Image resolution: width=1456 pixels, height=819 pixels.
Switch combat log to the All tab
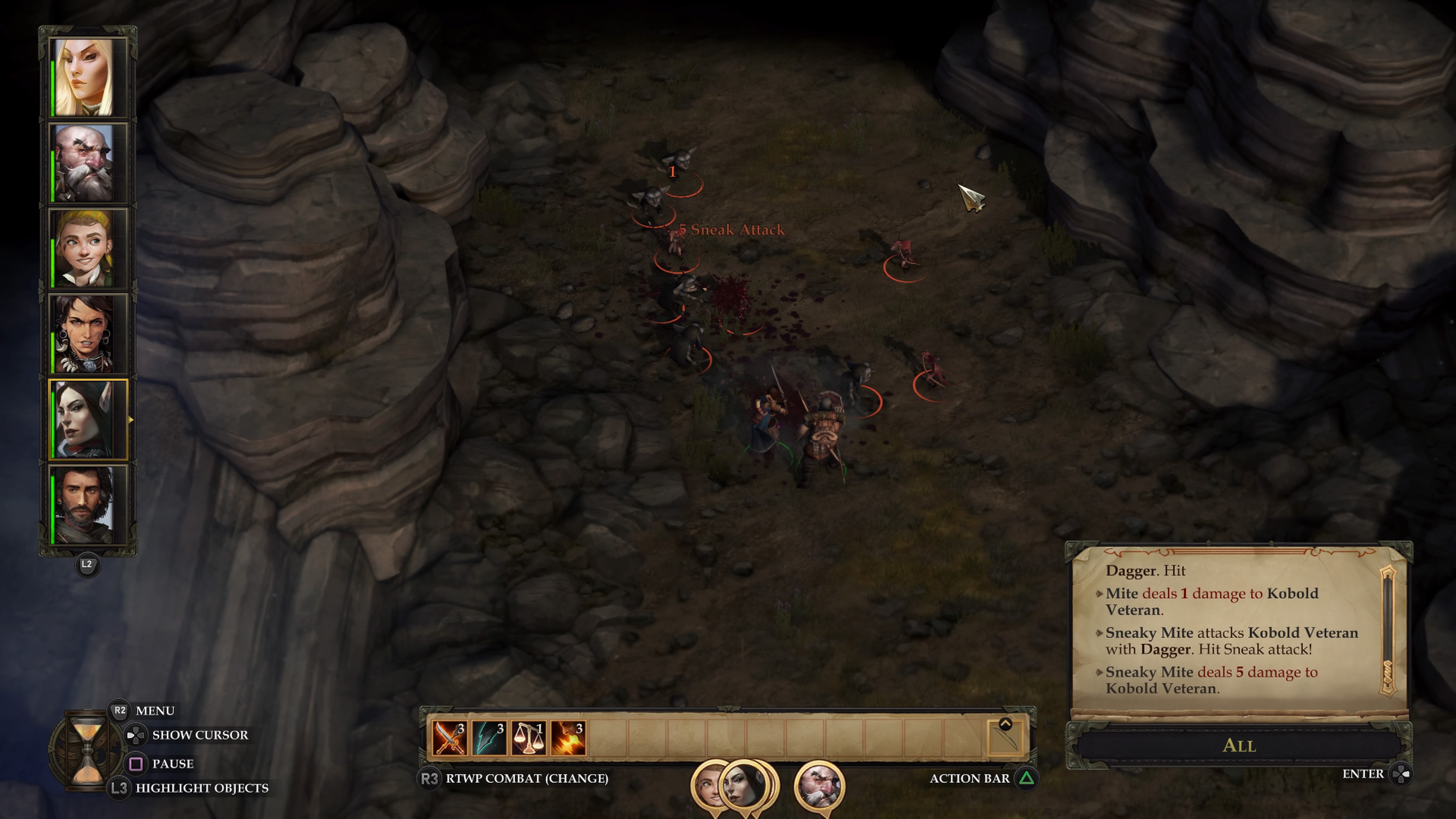coord(1238,745)
